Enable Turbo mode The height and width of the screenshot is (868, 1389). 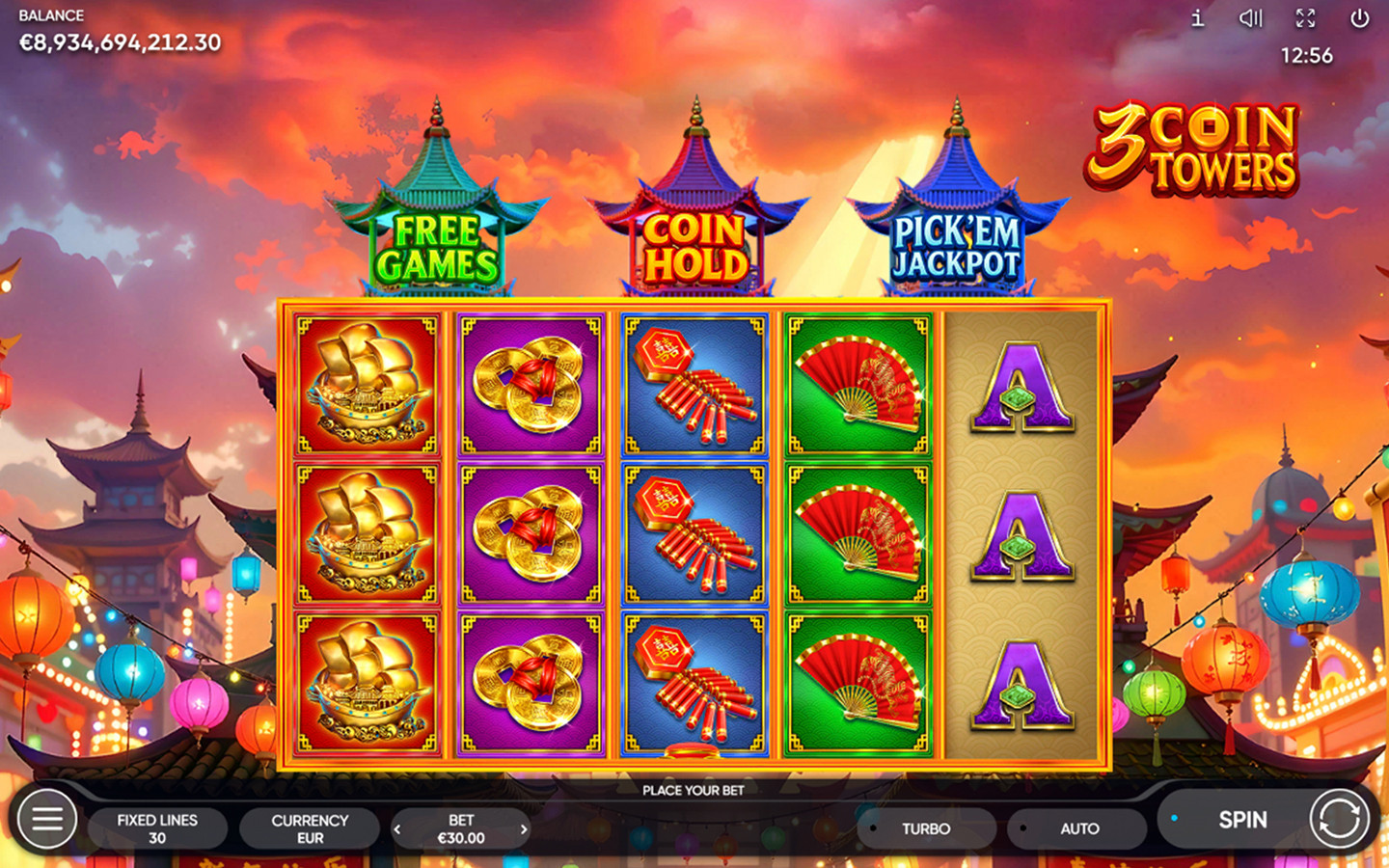925,827
